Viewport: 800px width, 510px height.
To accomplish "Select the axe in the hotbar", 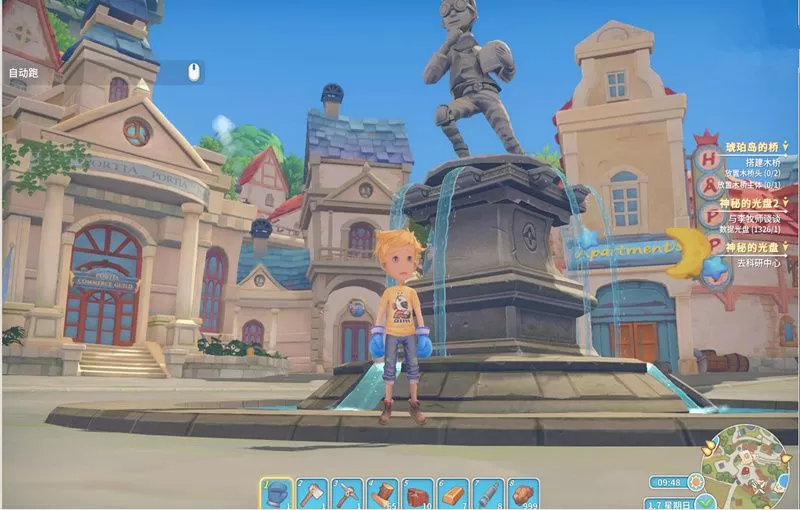I will coord(313,493).
